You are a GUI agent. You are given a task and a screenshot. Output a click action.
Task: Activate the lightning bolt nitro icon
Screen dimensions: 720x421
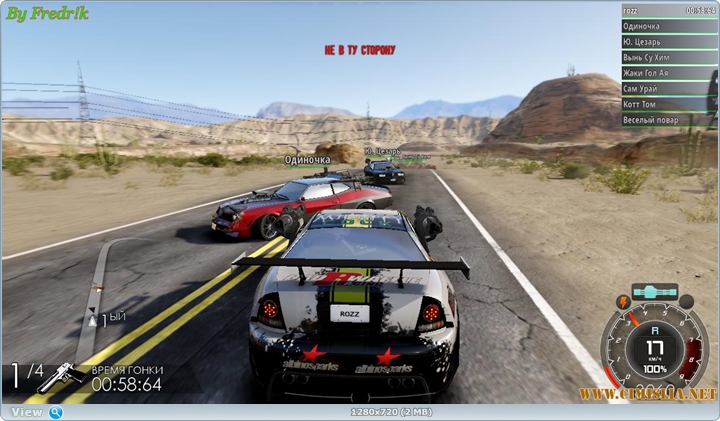click(x=625, y=301)
